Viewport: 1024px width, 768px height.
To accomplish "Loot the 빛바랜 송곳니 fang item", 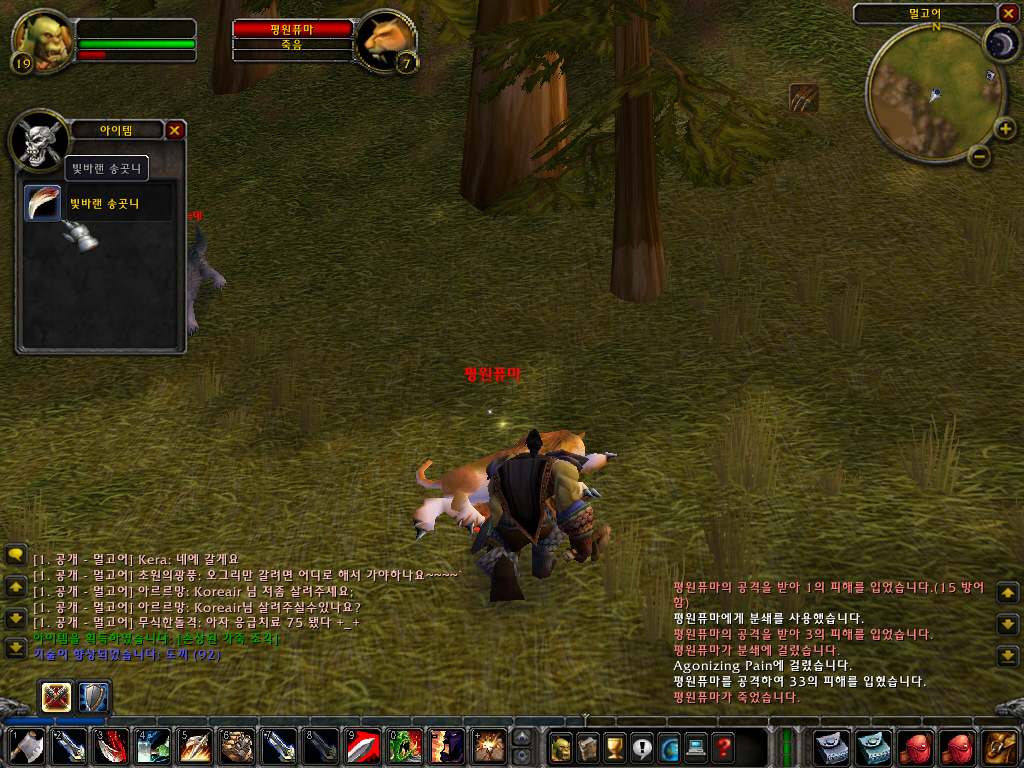I will tap(43, 203).
